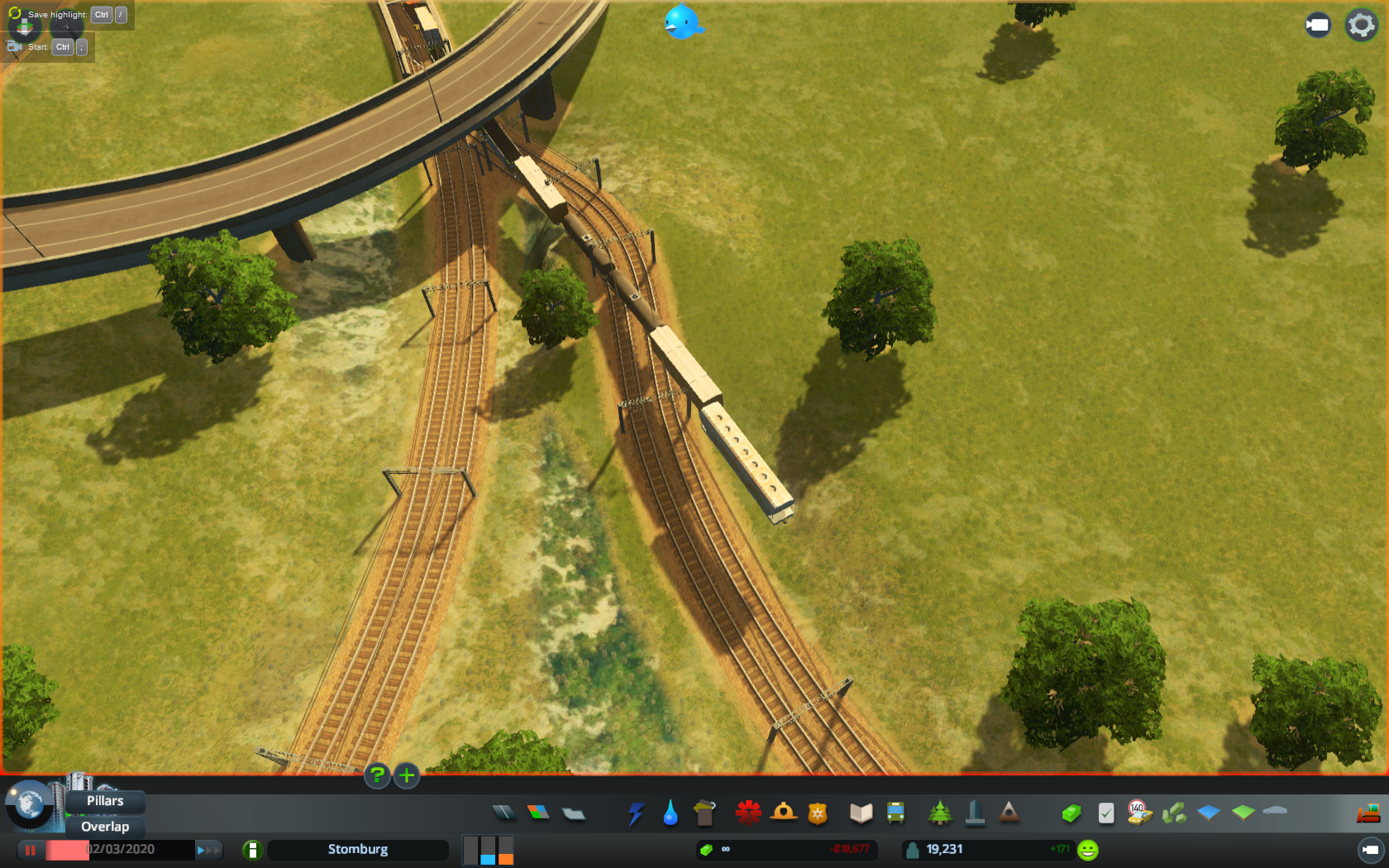This screenshot has height=868, width=1389.
Task: Open the Education book menu
Action: point(861,813)
